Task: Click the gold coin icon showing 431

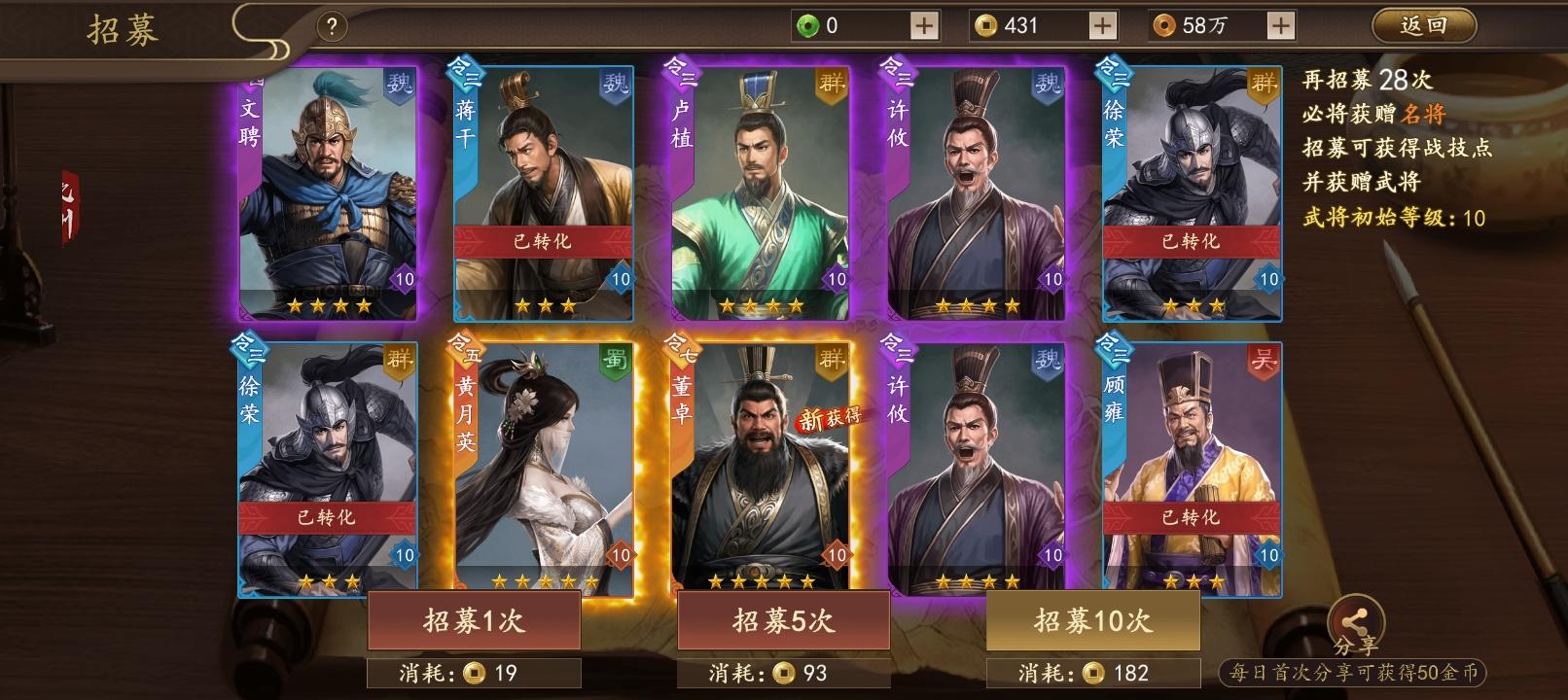Action: point(985,24)
